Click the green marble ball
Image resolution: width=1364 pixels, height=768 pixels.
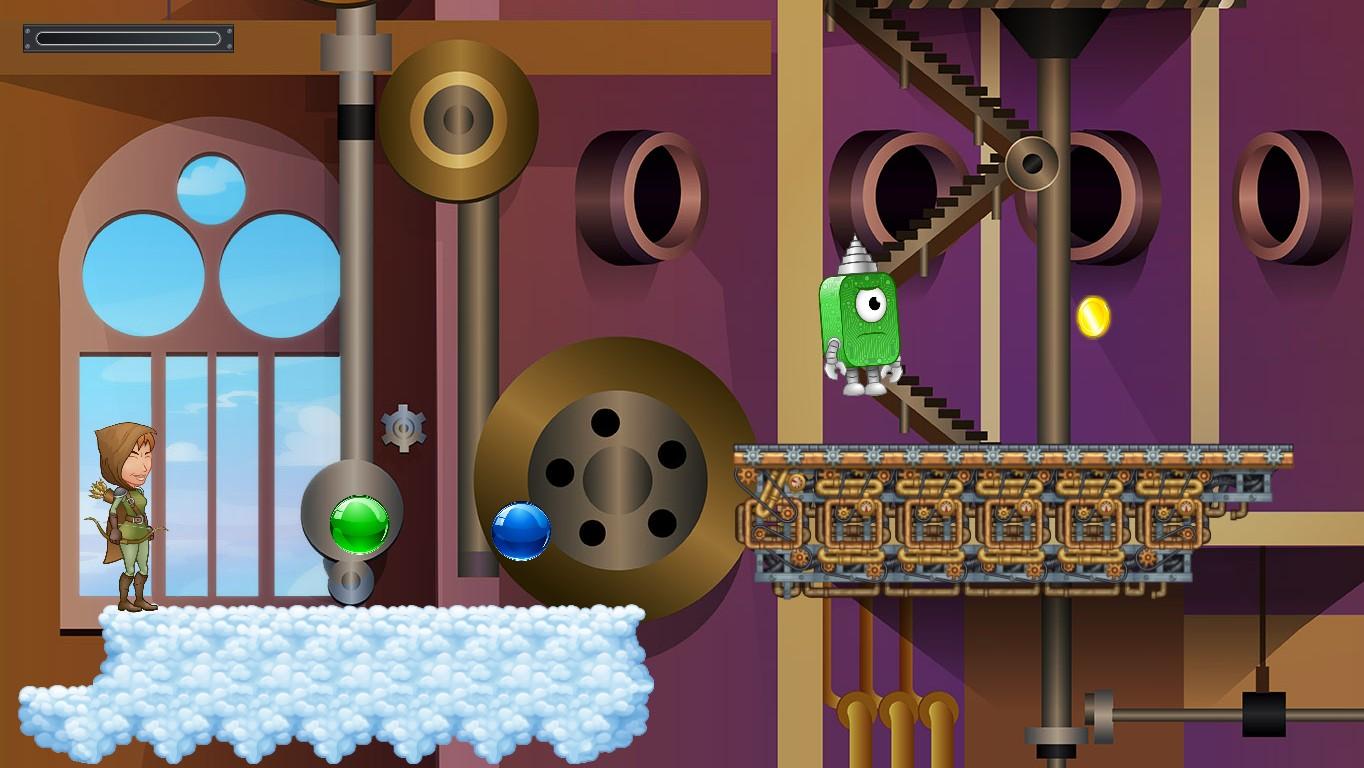358,525
